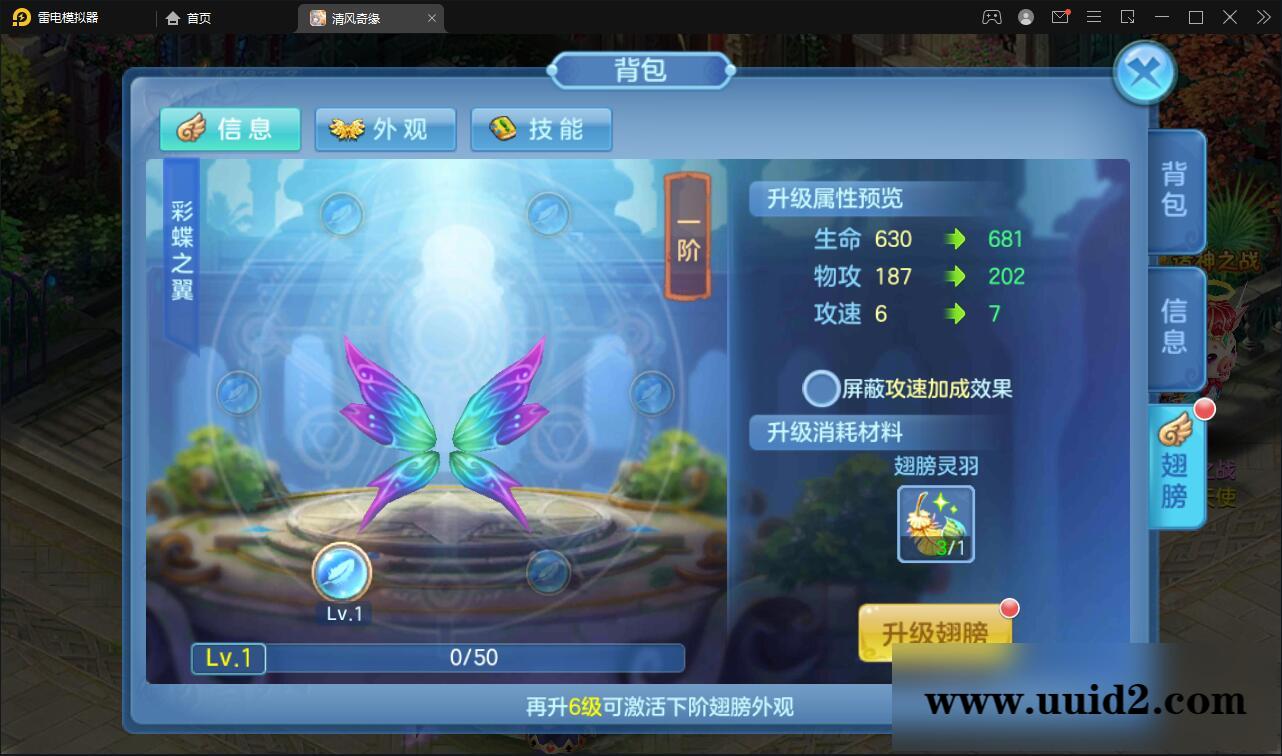This screenshot has height=756, width=1282.
Task: Click the emulator hamburger menu icon
Action: [1094, 17]
